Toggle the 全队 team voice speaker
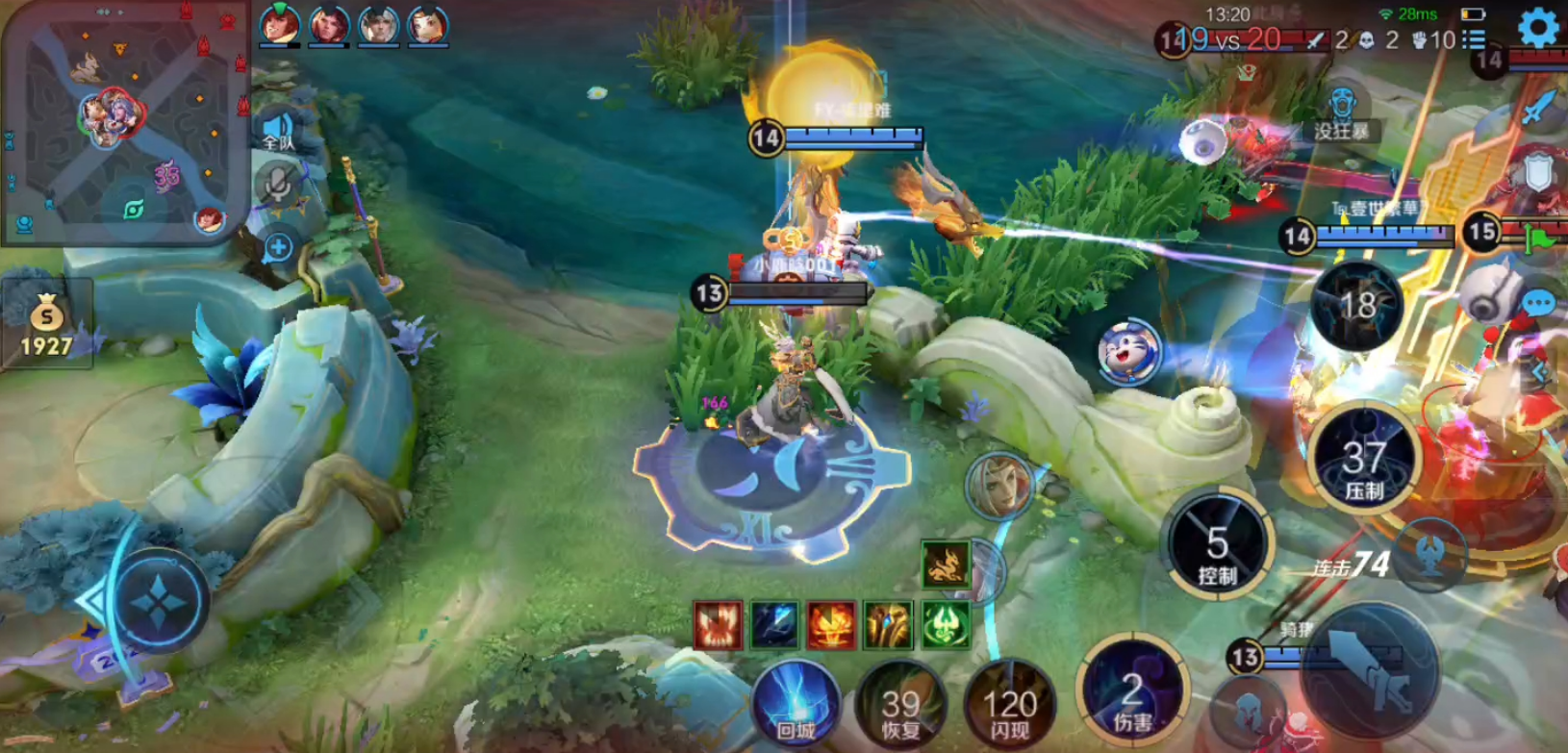 click(x=278, y=129)
